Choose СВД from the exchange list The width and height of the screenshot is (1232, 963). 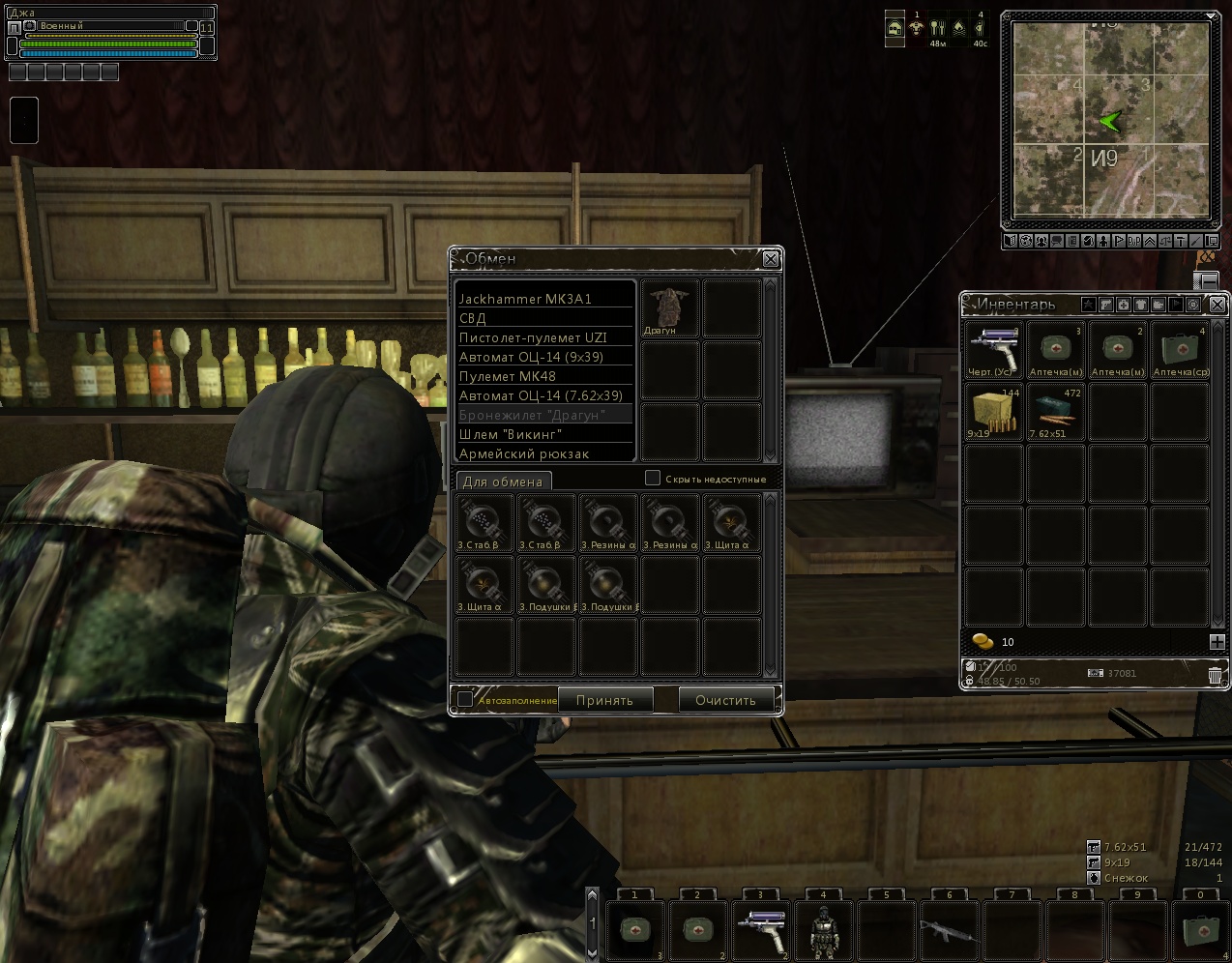click(x=544, y=318)
